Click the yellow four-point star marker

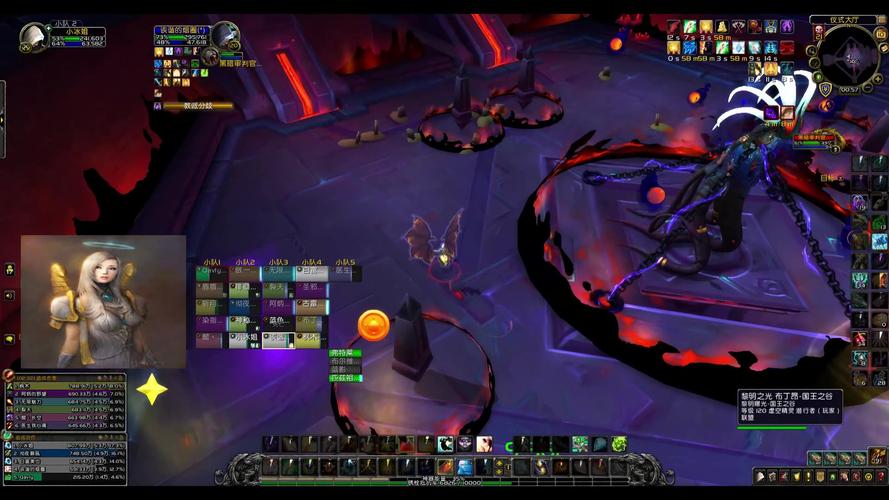click(152, 388)
